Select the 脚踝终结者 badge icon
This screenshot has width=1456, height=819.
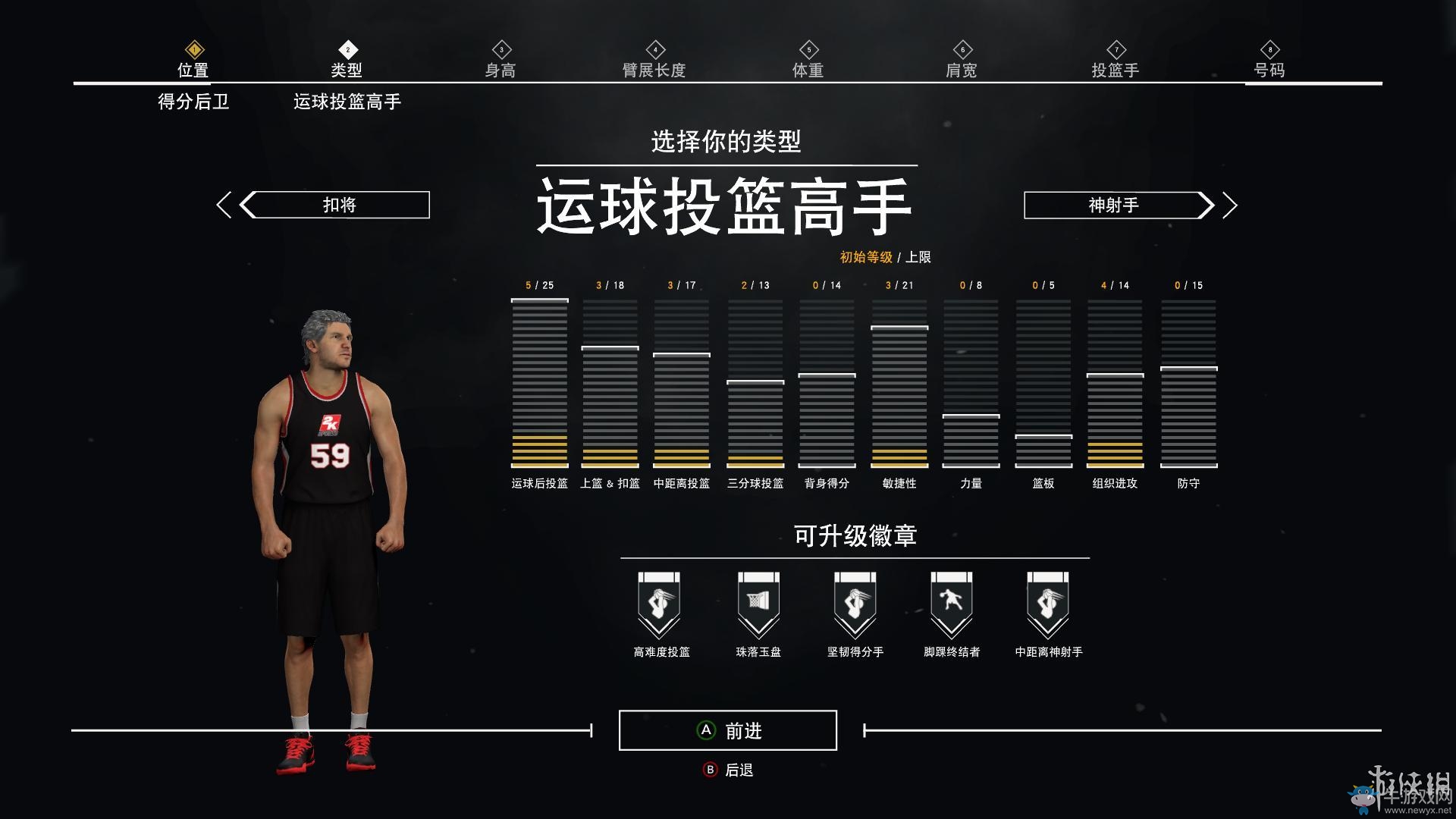pos(950,603)
